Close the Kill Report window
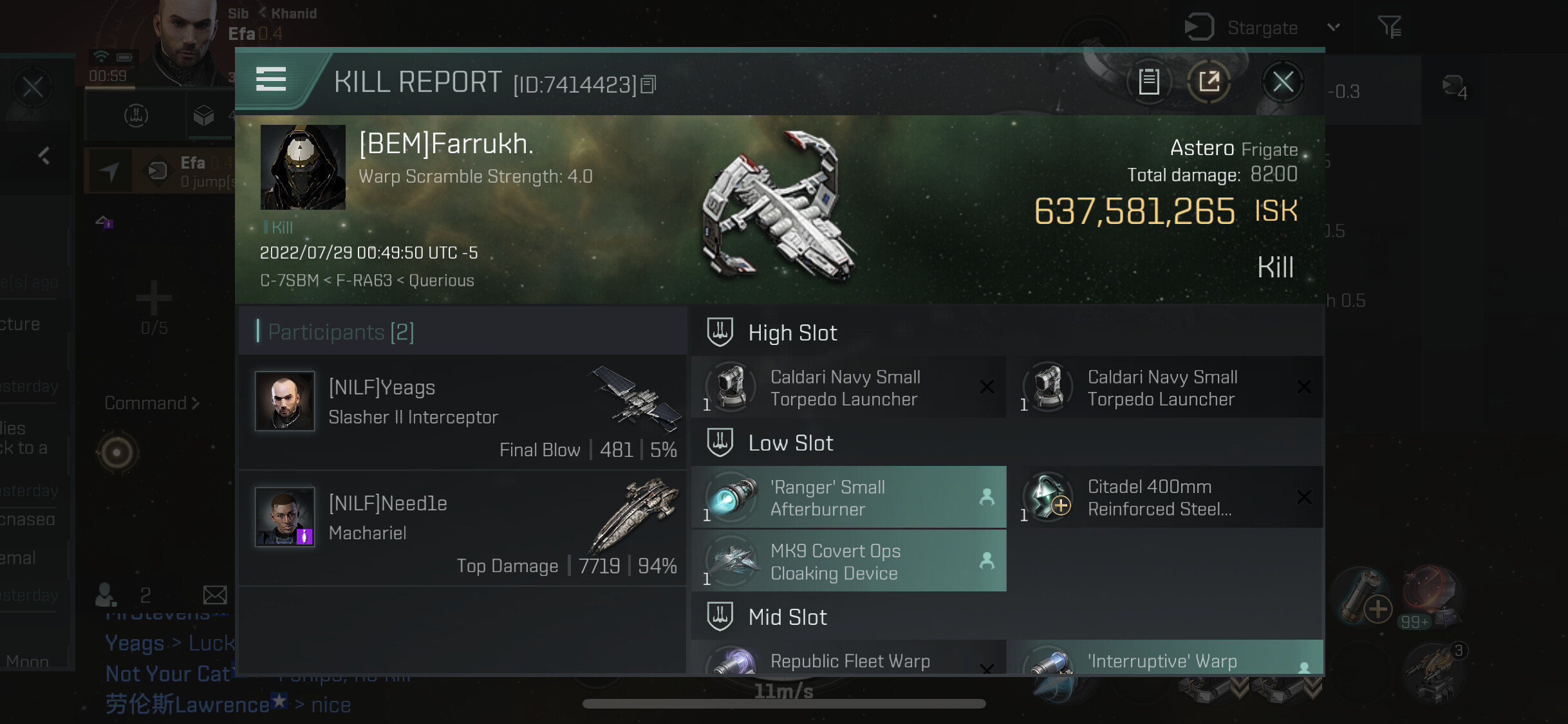This screenshot has width=1568, height=724. pyautogui.click(x=1282, y=82)
